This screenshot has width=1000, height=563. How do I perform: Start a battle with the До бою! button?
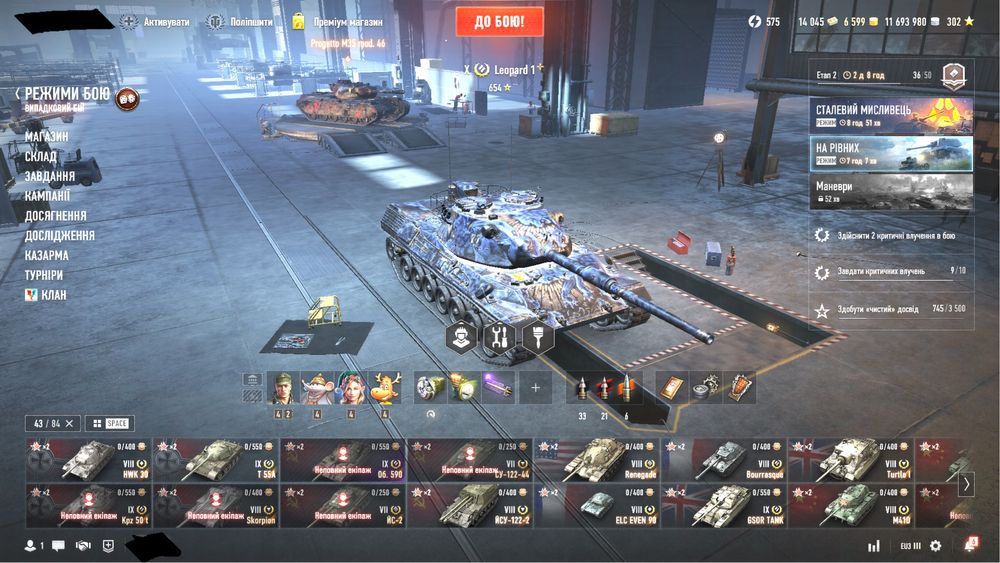click(x=500, y=21)
